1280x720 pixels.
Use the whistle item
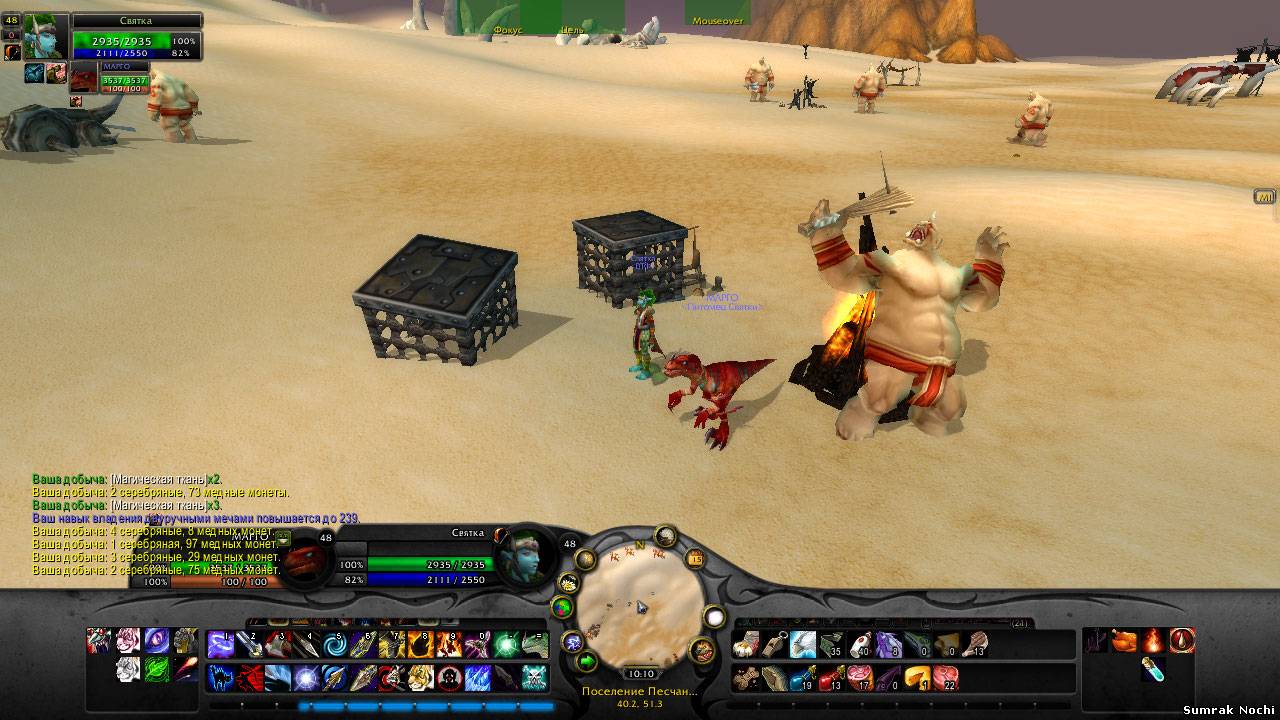click(x=774, y=645)
